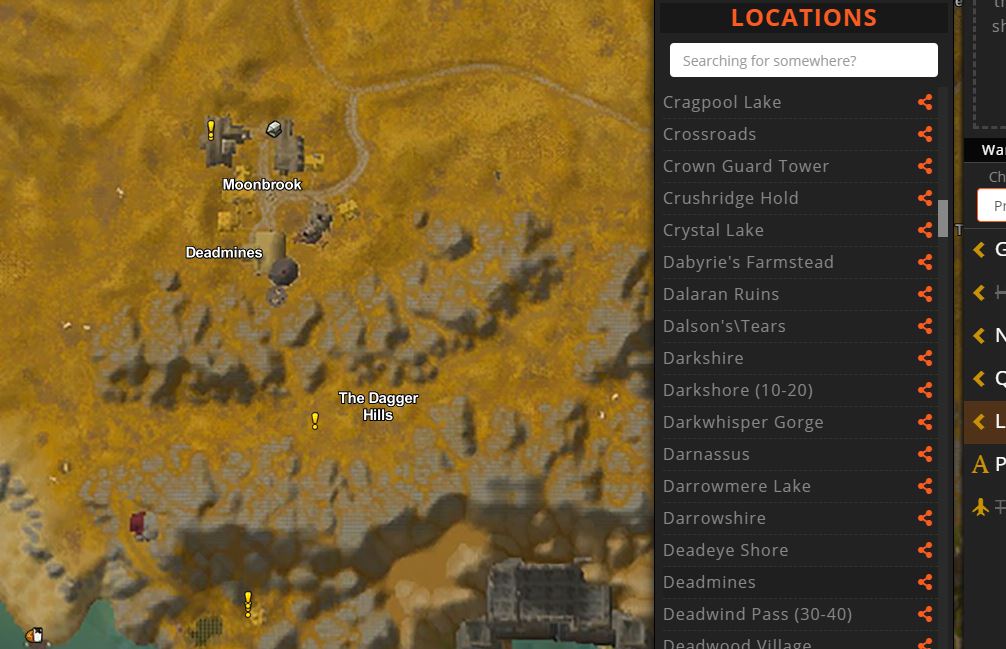
Task: Open the Darkshire location
Action: coord(703,358)
